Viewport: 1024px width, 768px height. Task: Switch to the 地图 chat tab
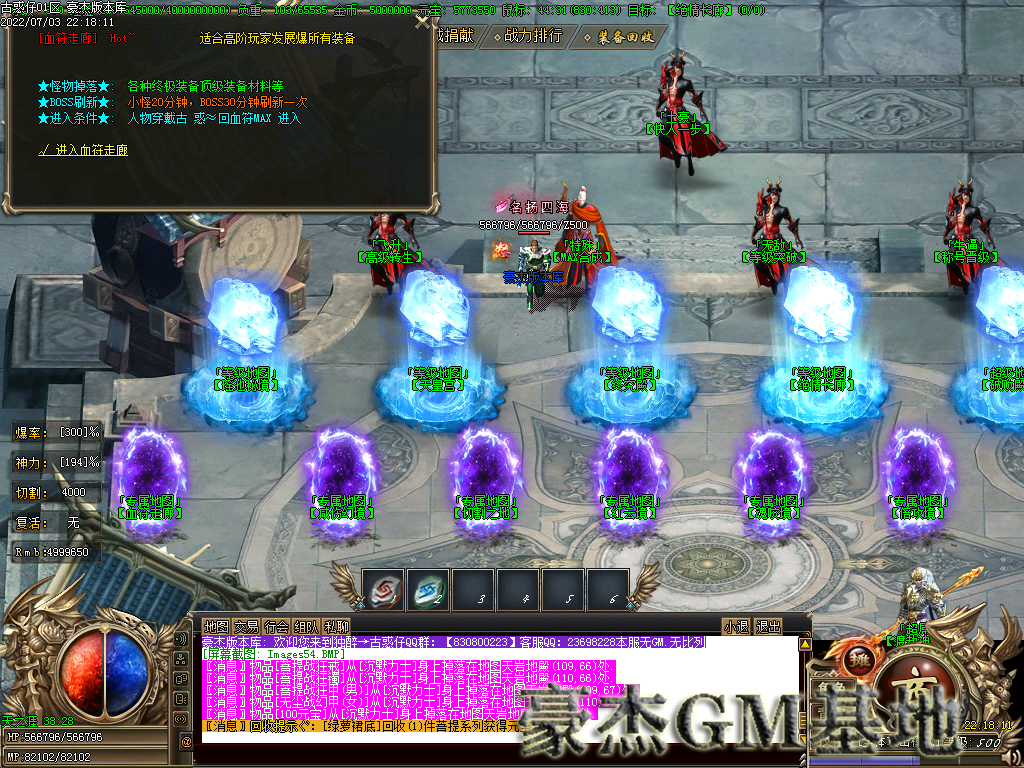(x=217, y=627)
